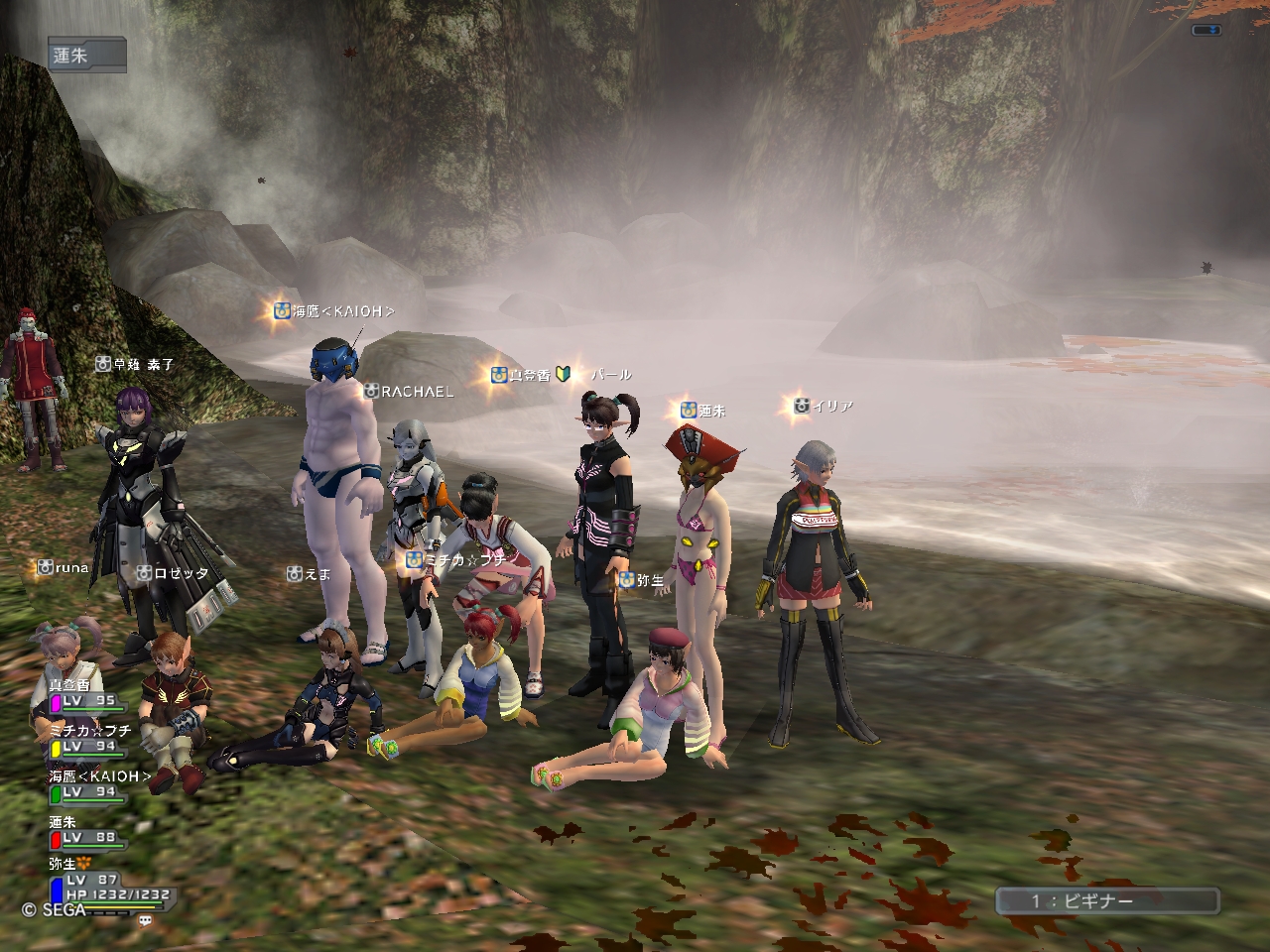Click the 蓮朱 name panel at top
The width and height of the screenshot is (1270, 952).
click(86, 56)
